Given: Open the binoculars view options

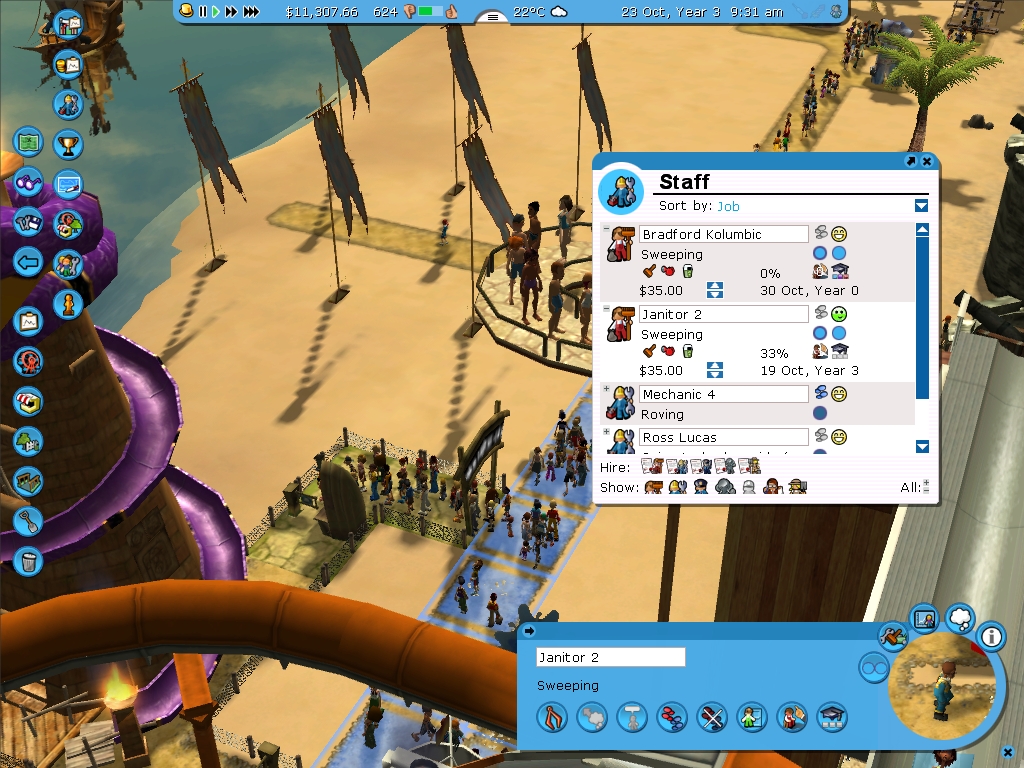Looking at the screenshot, I should (28, 184).
